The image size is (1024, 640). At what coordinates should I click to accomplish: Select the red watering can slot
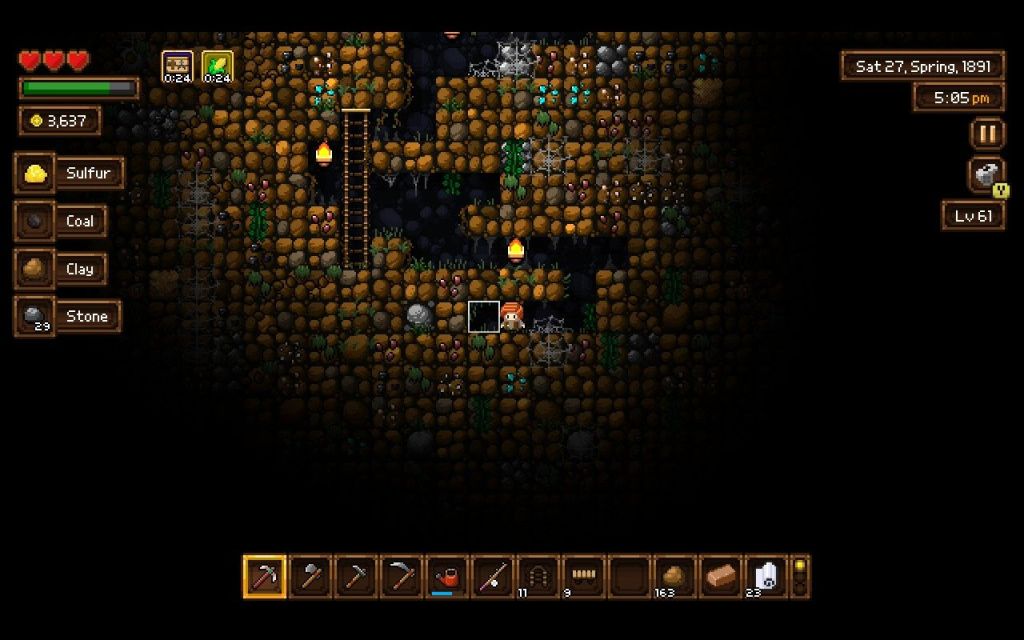(x=449, y=577)
